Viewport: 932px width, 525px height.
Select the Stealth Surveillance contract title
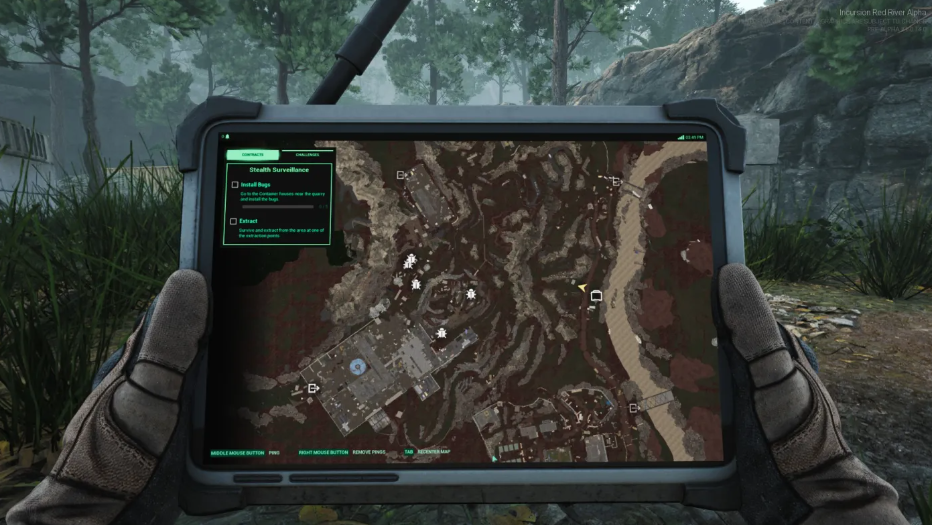click(279, 170)
